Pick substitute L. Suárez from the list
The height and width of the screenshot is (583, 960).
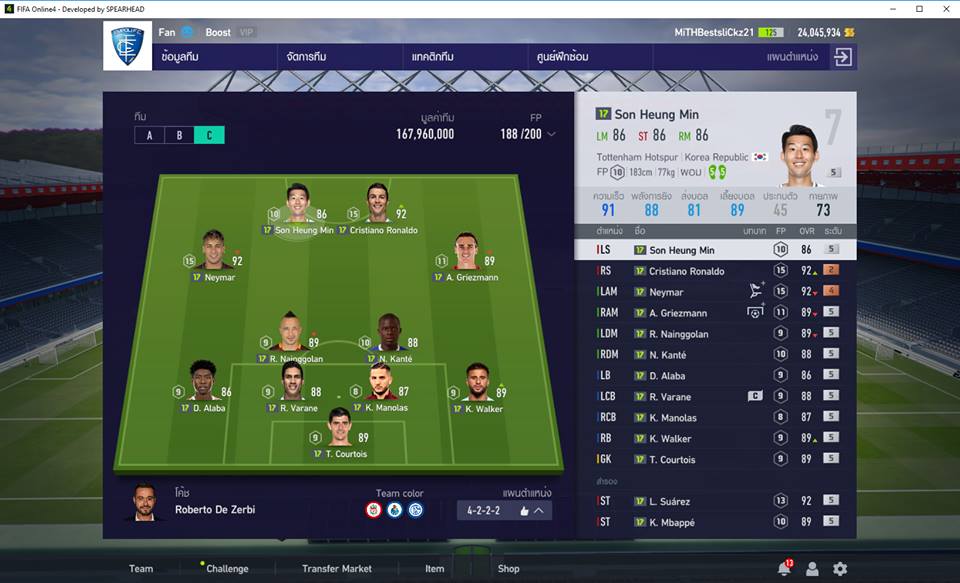(714, 501)
